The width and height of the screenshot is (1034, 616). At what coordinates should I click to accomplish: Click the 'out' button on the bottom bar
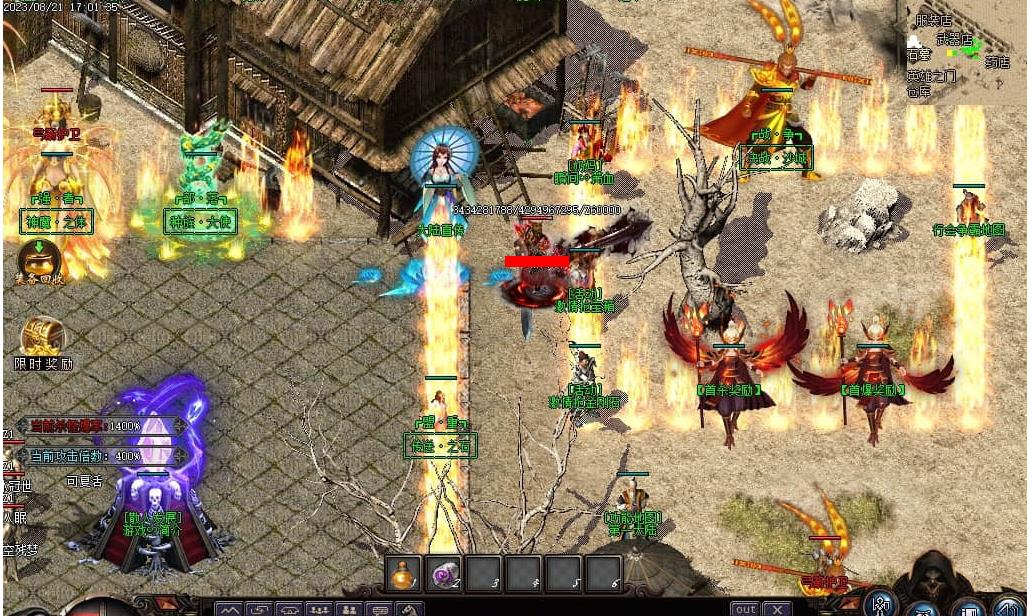(745, 608)
